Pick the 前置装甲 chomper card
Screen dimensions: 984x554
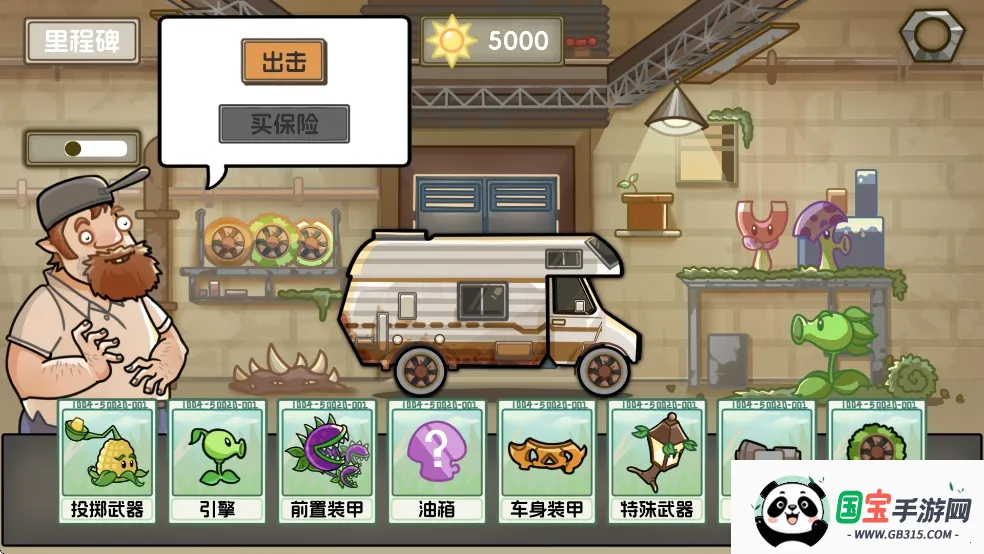tap(326, 461)
